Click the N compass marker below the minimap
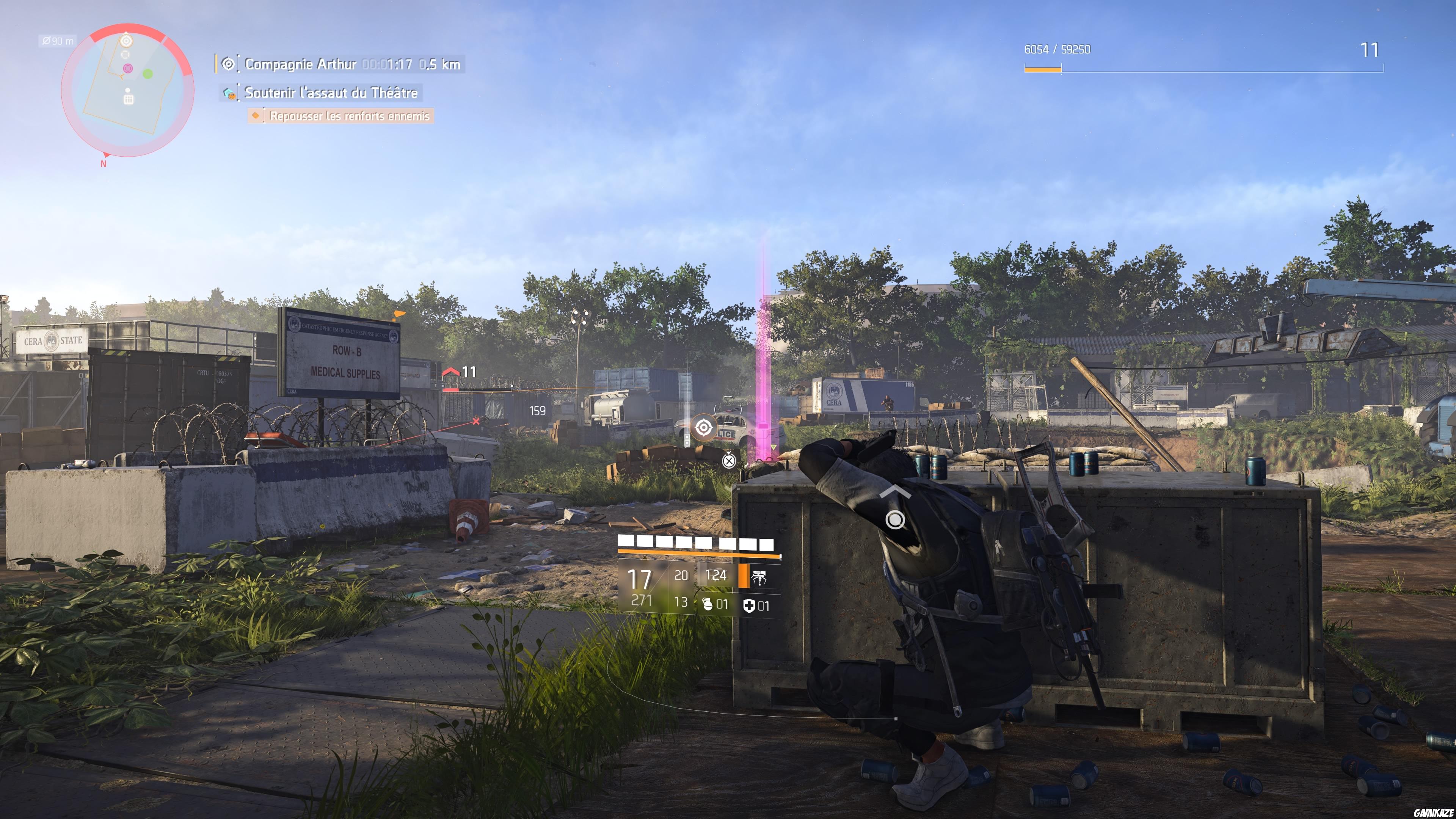 pos(104,163)
